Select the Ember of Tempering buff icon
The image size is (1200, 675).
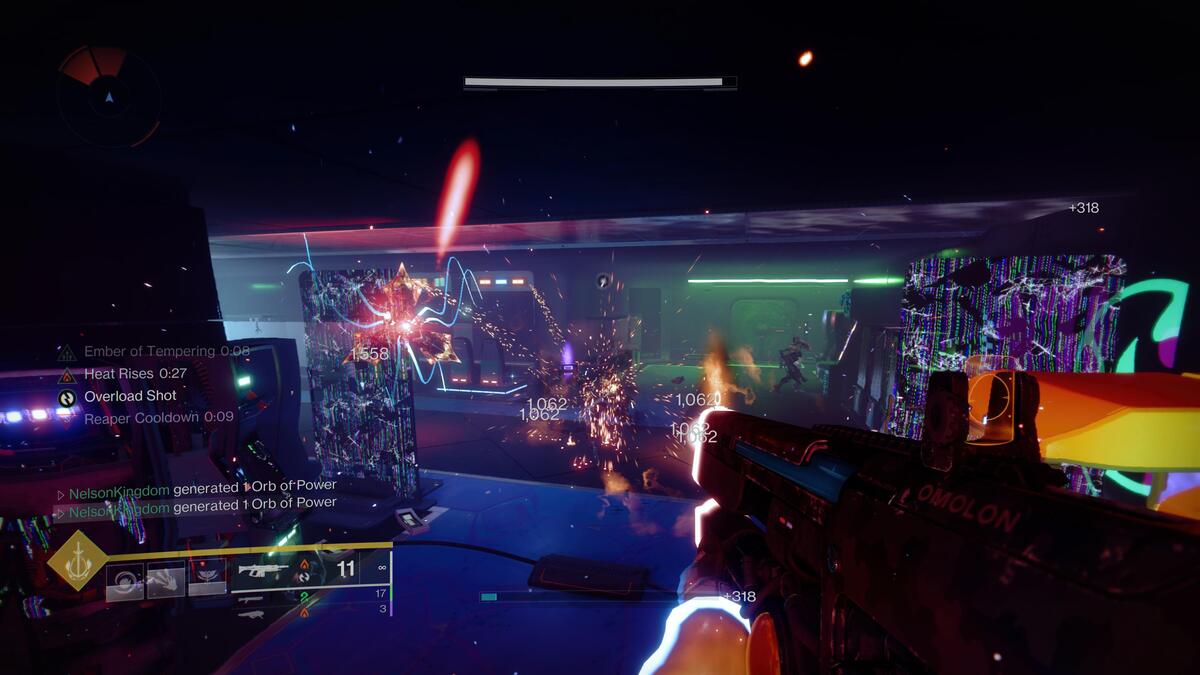click(x=67, y=352)
